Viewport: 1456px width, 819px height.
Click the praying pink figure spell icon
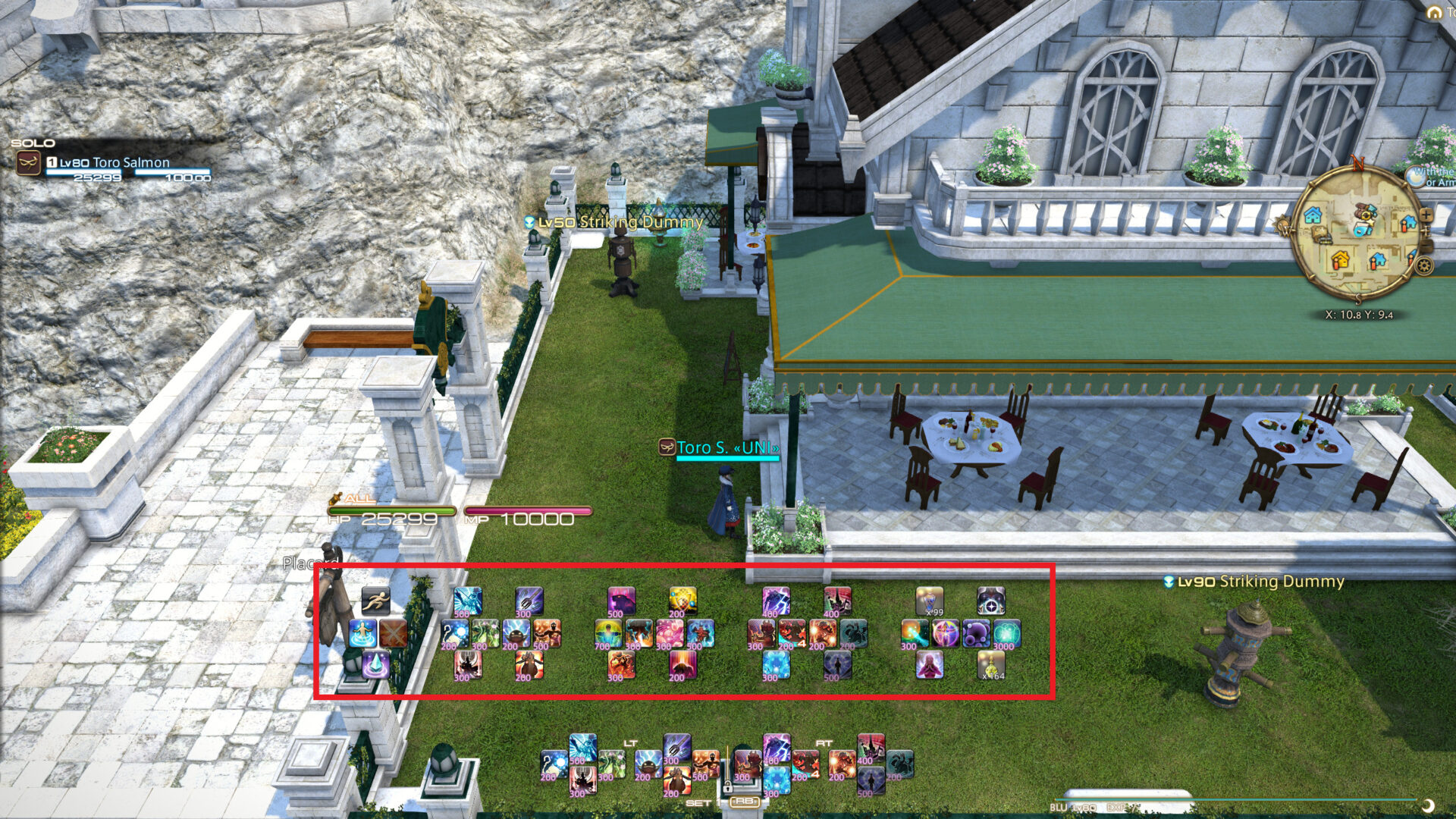[x=930, y=665]
